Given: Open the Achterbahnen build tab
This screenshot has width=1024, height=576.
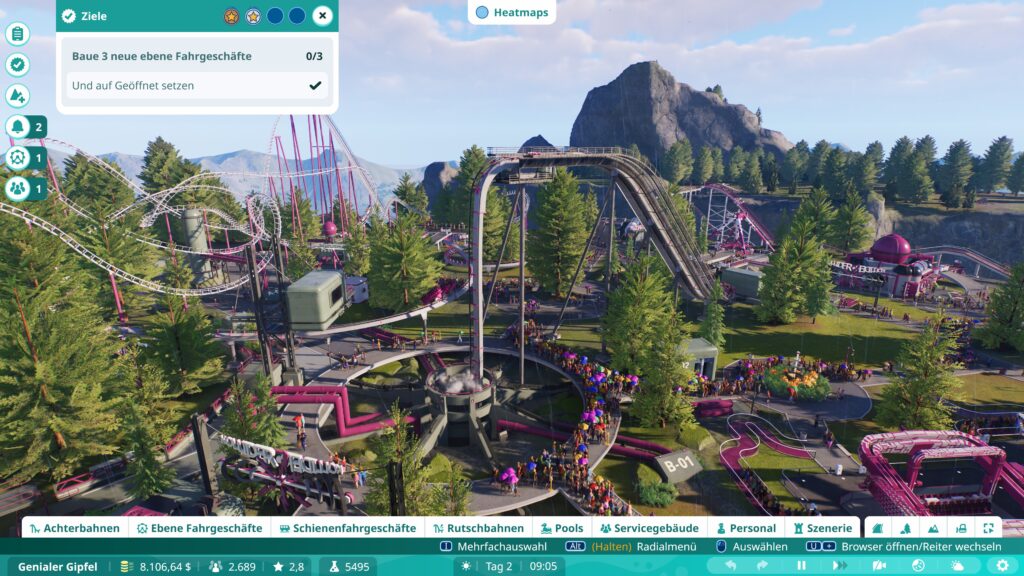Looking at the screenshot, I should click(75, 528).
